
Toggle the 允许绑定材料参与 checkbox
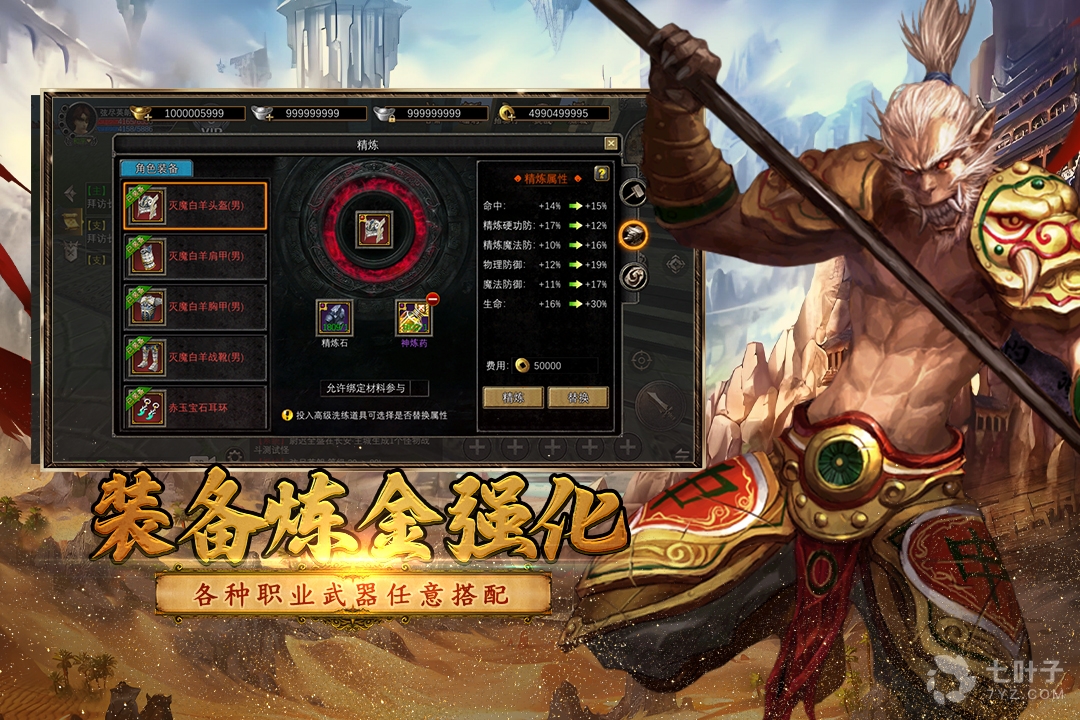pyautogui.click(x=419, y=388)
